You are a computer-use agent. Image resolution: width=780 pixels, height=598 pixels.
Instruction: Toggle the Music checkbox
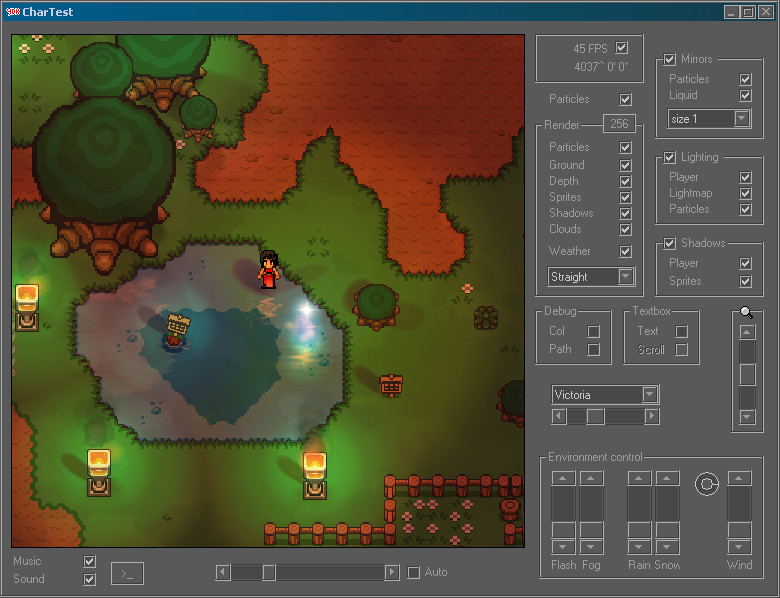click(90, 562)
